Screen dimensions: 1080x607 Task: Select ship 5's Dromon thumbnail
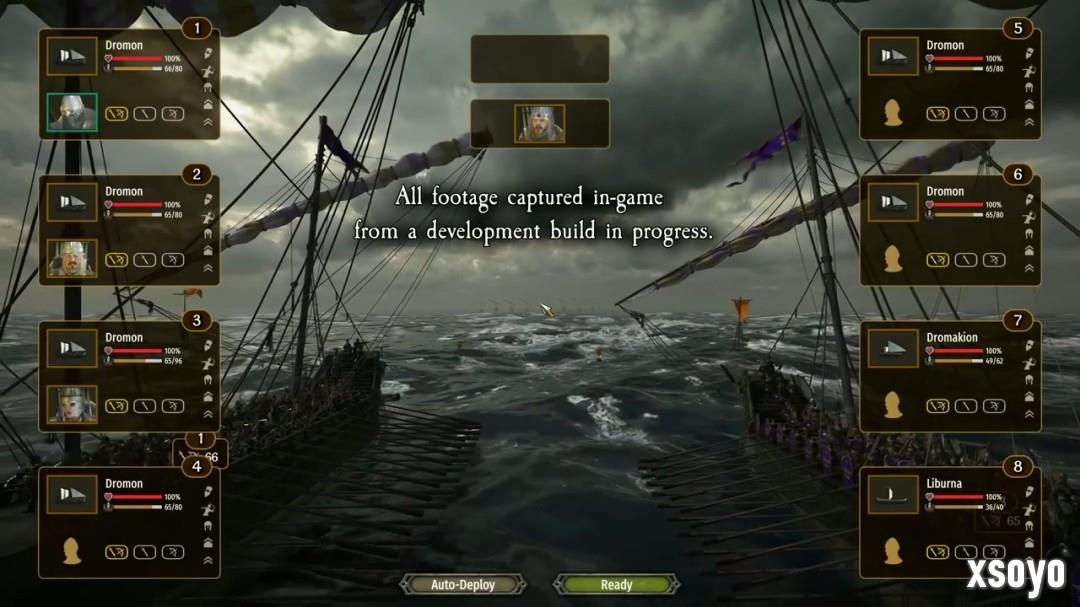(893, 57)
